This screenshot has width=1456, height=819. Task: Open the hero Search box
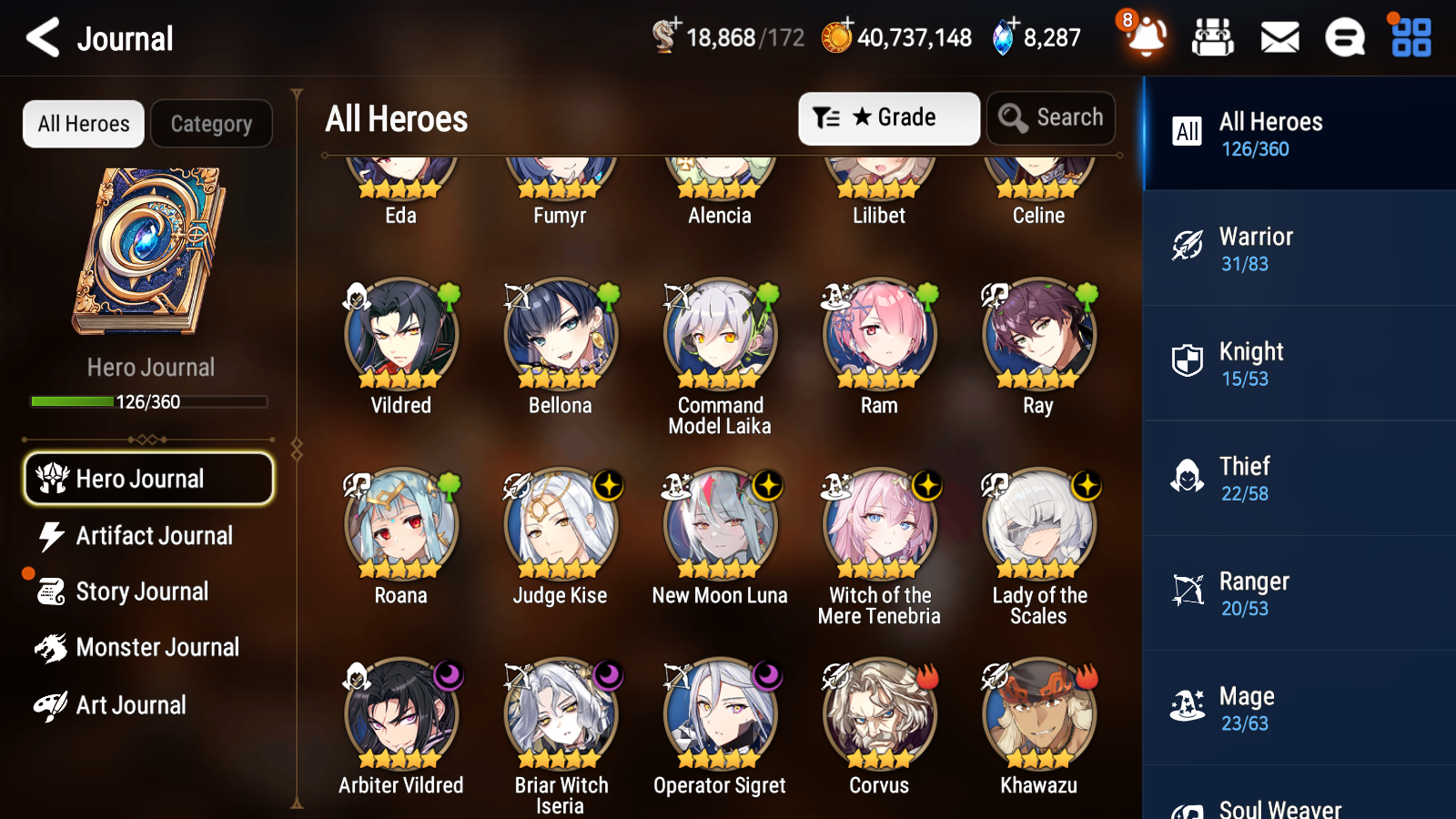tap(1051, 118)
